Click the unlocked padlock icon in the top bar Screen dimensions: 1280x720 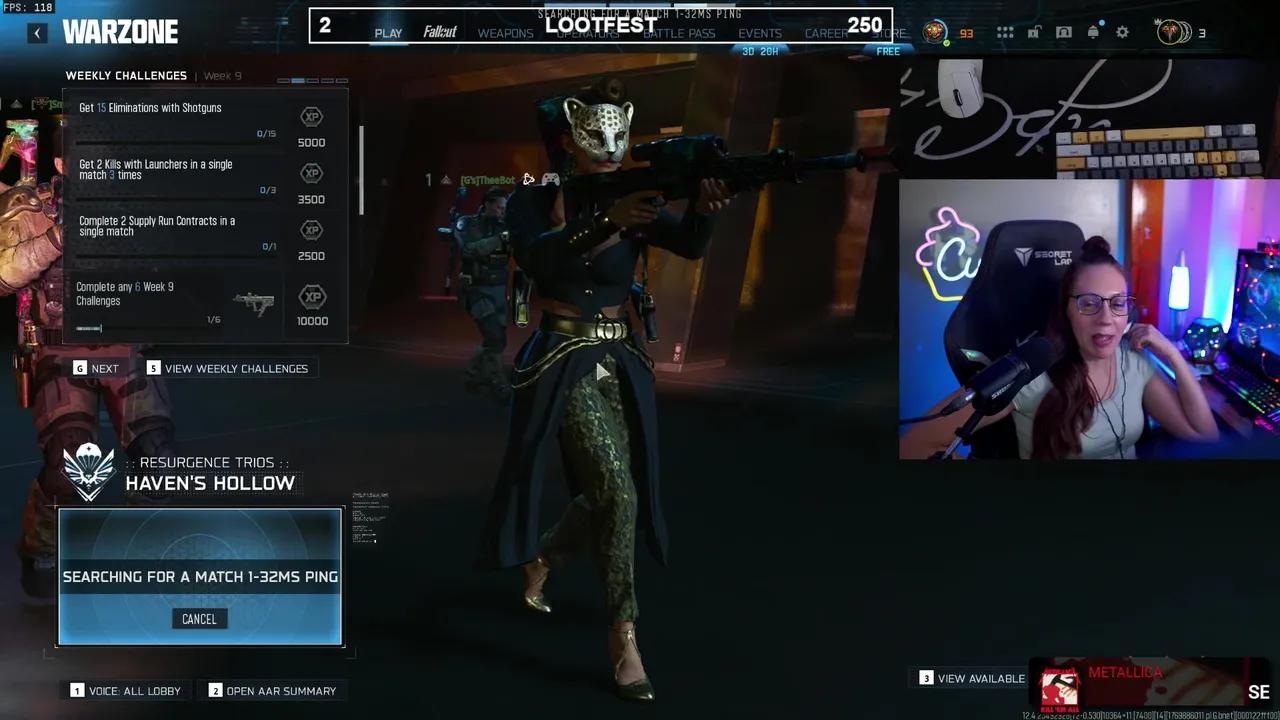point(1034,32)
